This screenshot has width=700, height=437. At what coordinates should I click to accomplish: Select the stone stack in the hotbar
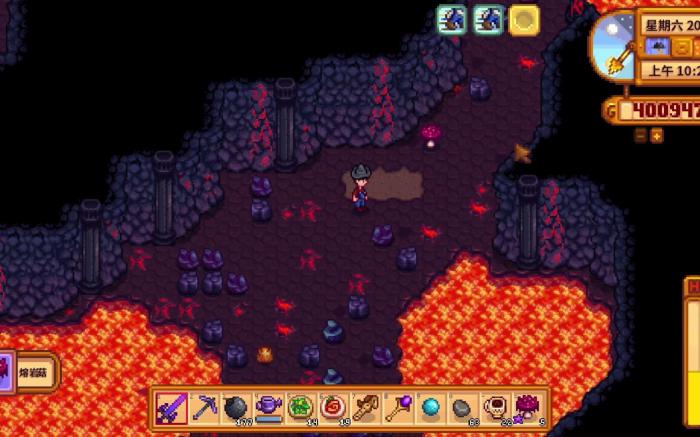(461, 408)
